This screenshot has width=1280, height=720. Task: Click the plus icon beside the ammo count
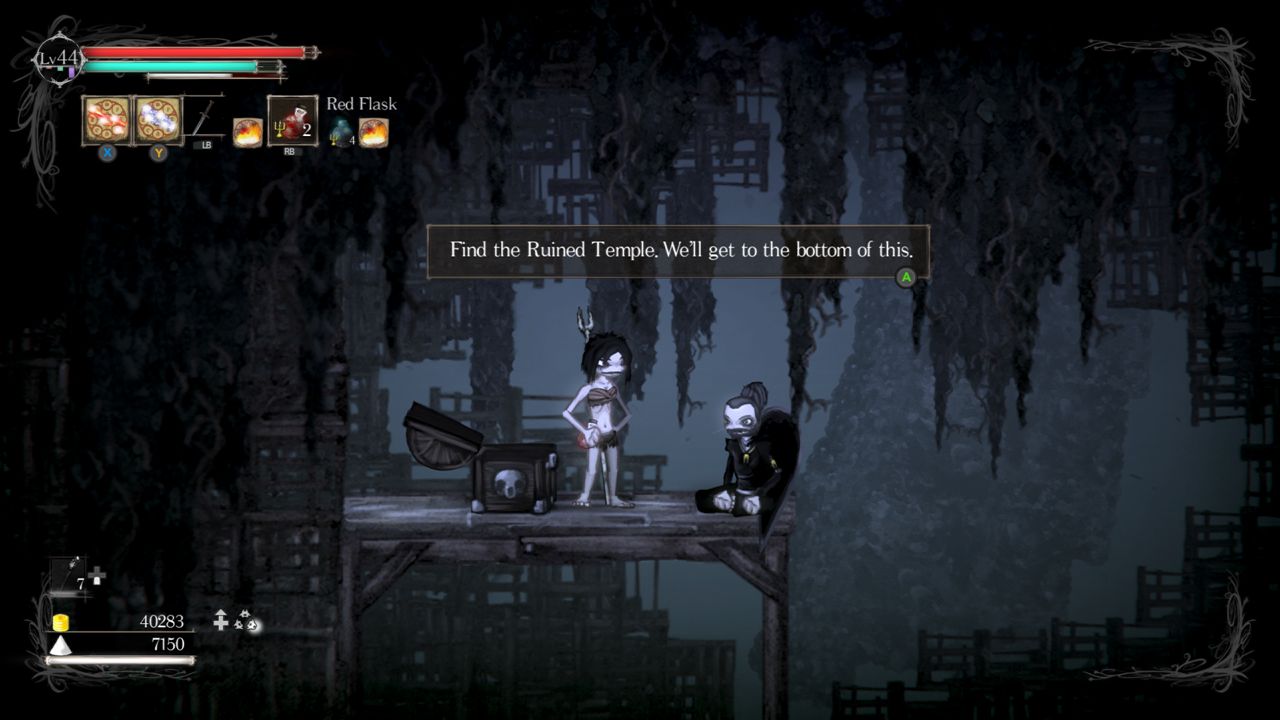click(x=96, y=573)
